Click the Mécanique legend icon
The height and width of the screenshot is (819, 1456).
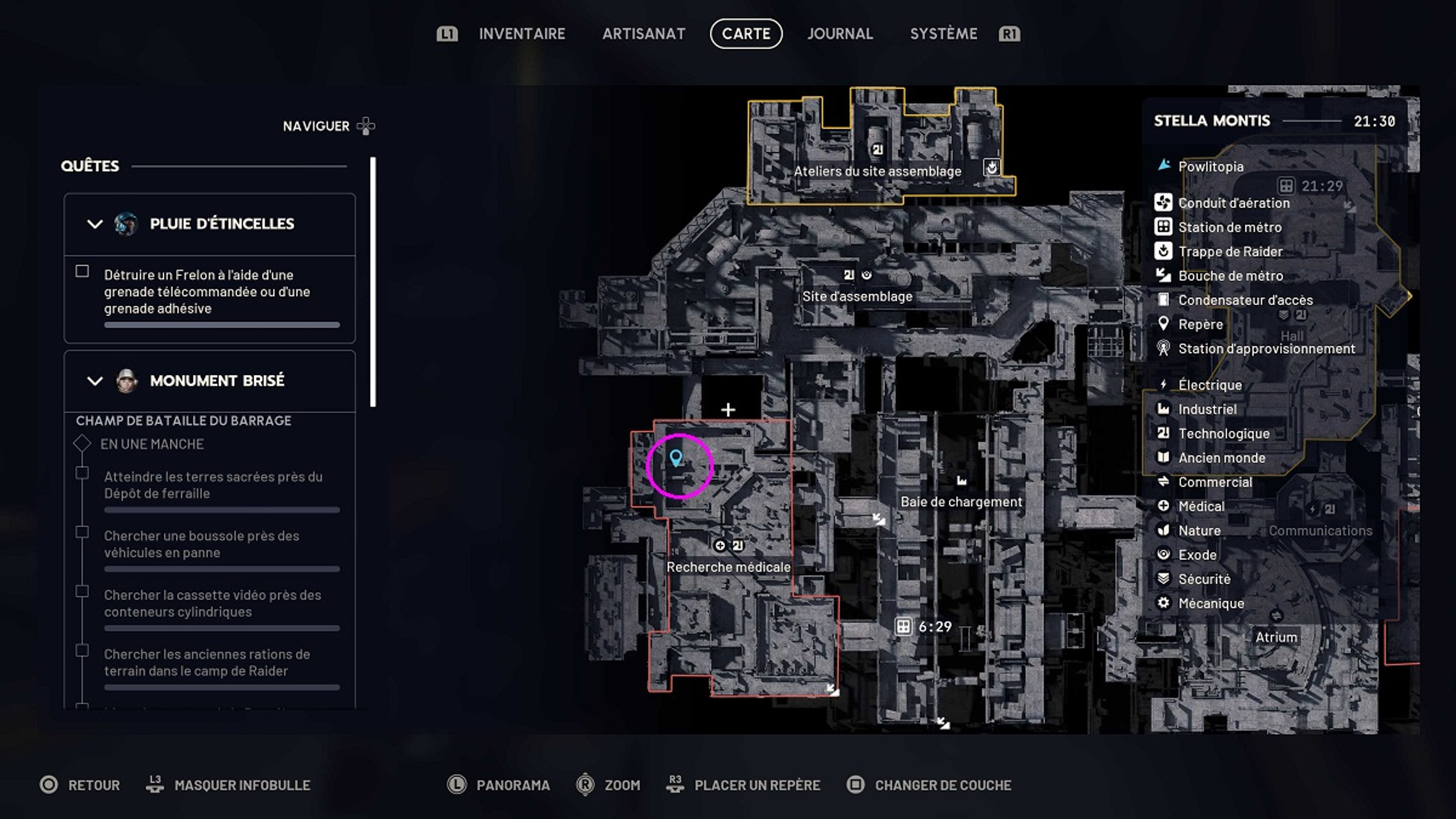1164,603
